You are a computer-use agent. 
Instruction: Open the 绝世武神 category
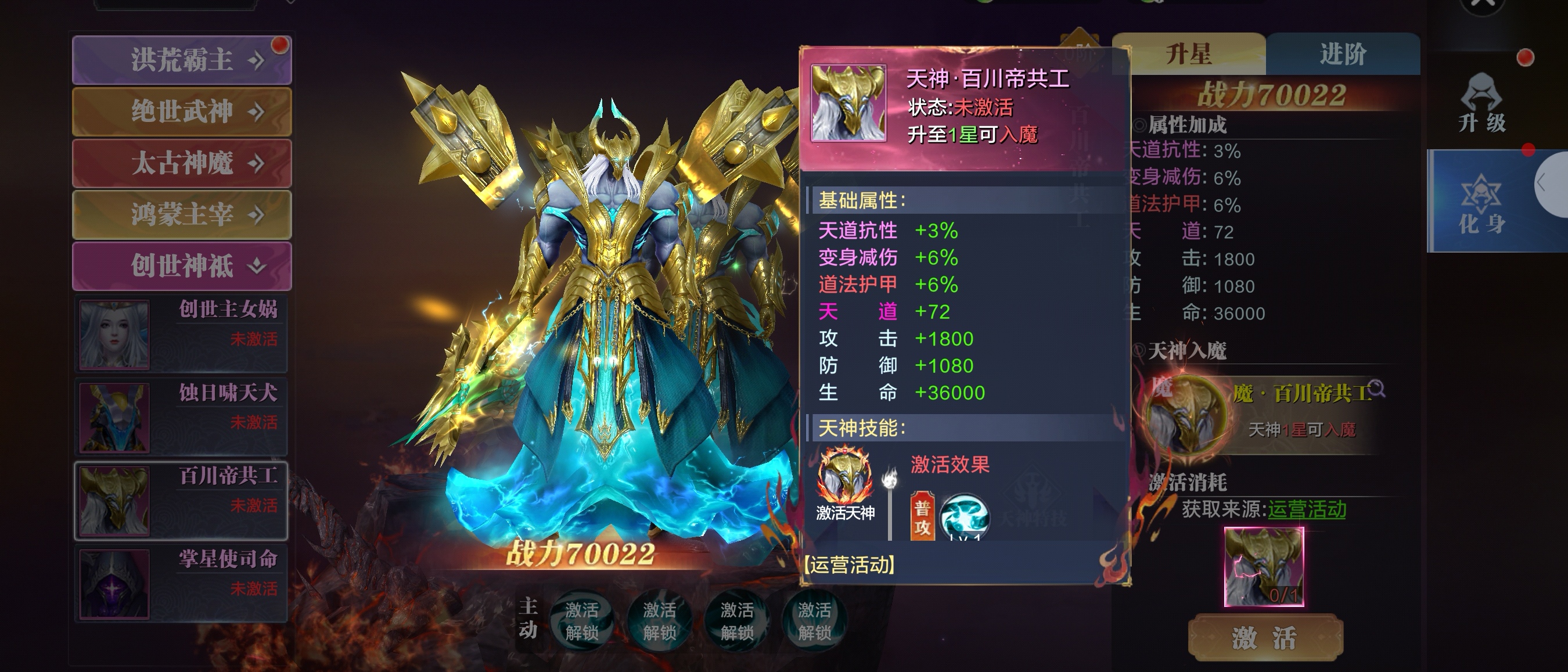[x=181, y=112]
